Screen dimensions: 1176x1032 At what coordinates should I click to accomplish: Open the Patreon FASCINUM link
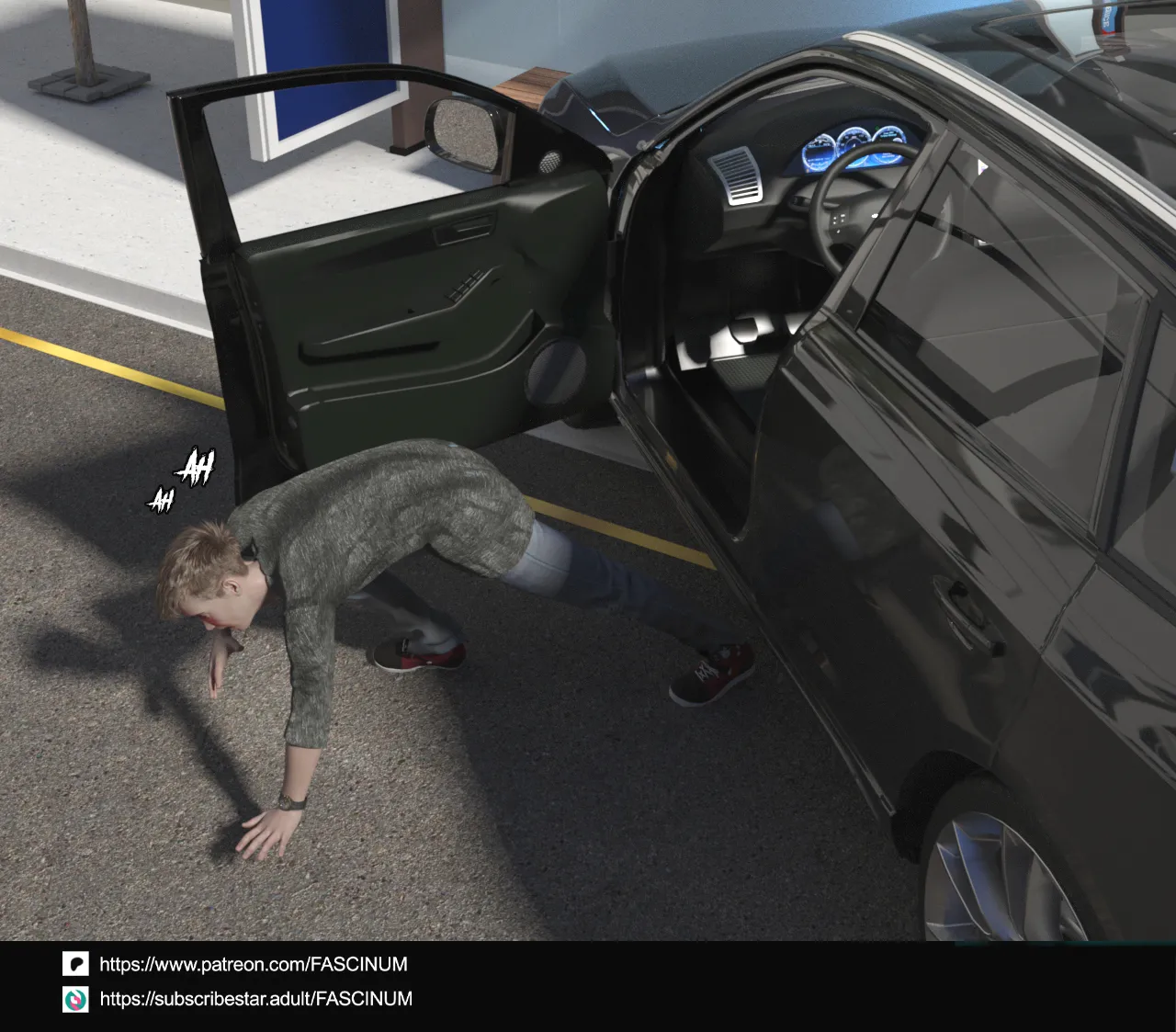253,964
